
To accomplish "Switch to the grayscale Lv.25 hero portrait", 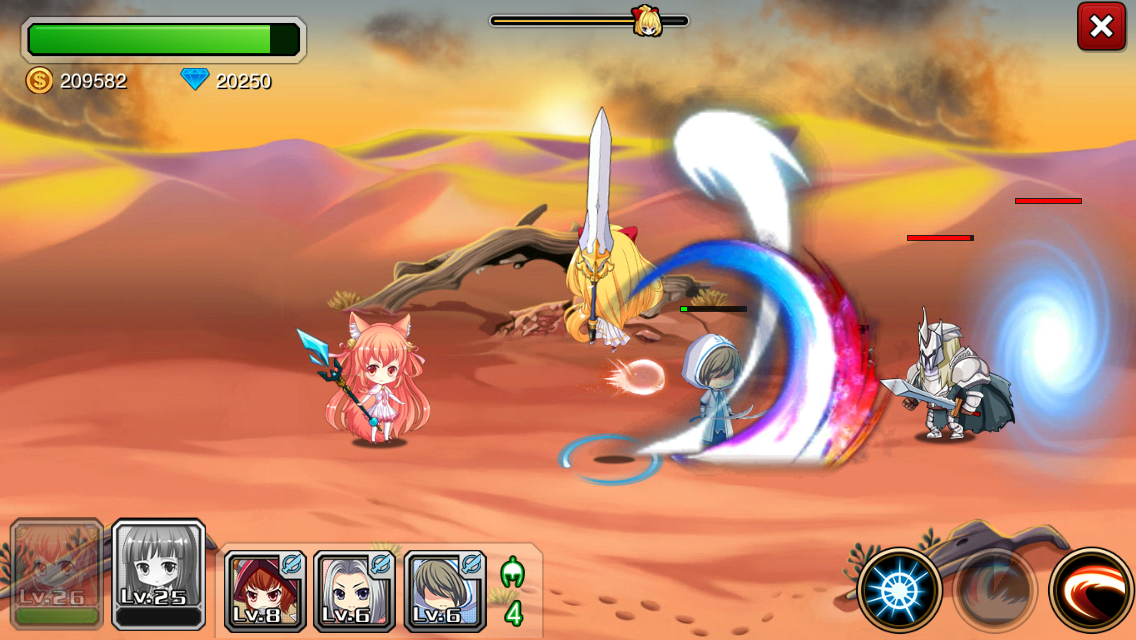I will click(x=159, y=574).
